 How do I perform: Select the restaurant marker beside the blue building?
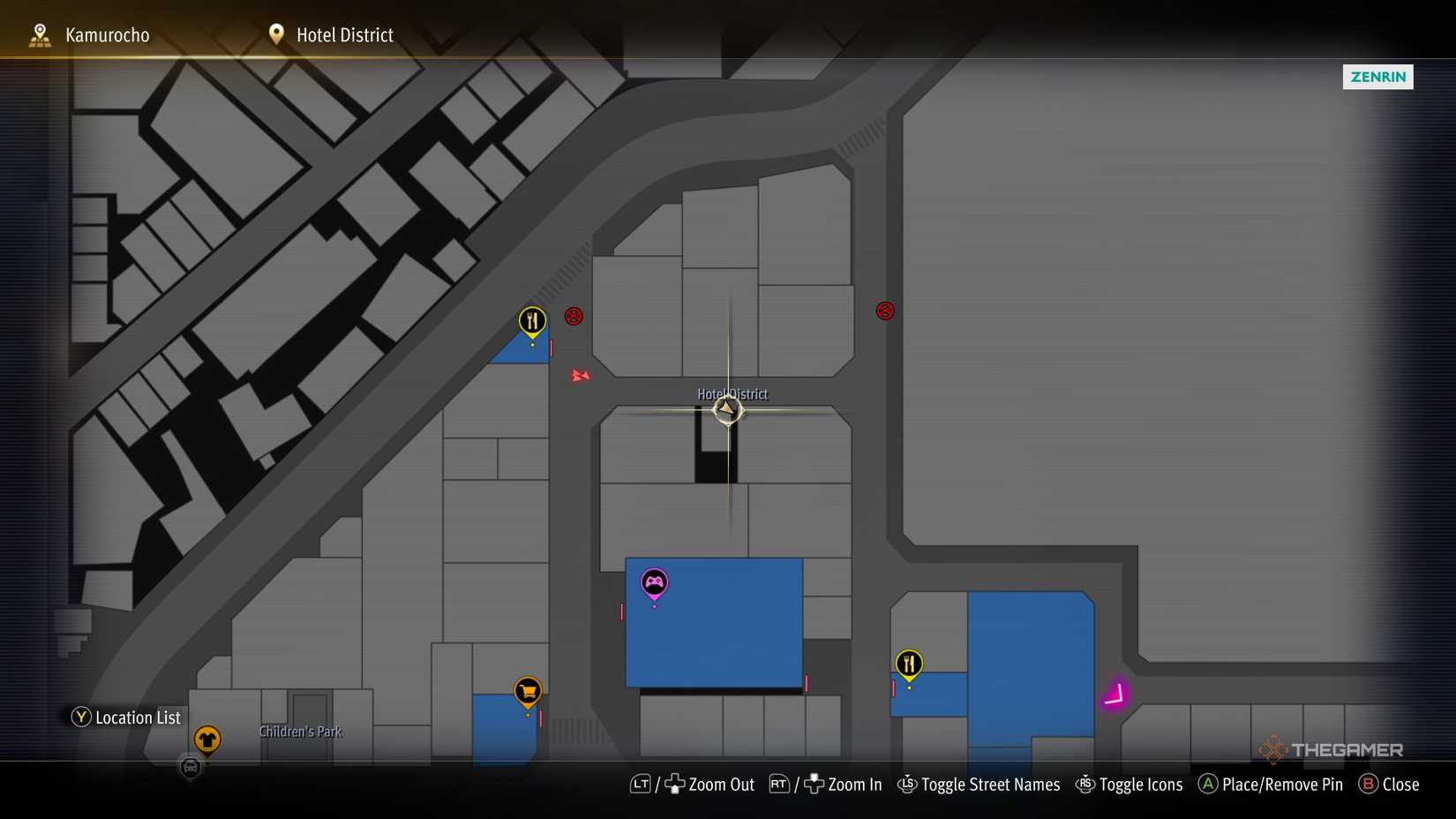coord(909,663)
